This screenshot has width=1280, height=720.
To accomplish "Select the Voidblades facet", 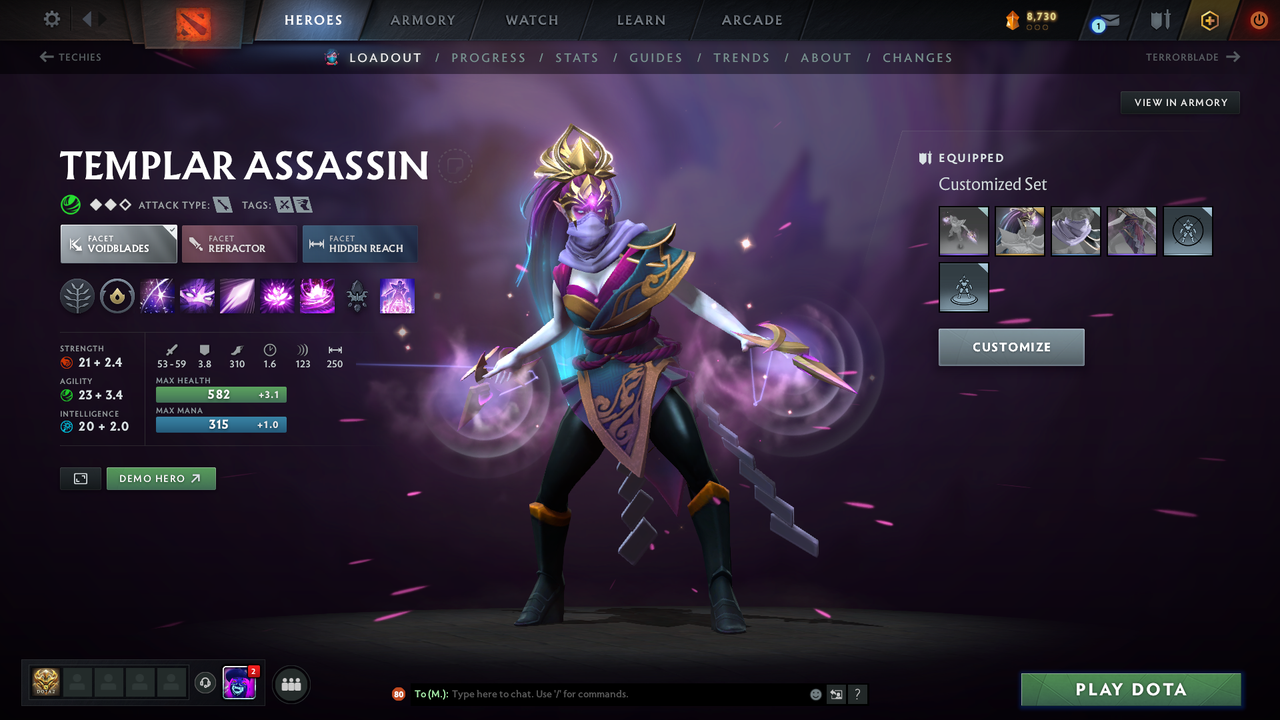I will (x=118, y=243).
